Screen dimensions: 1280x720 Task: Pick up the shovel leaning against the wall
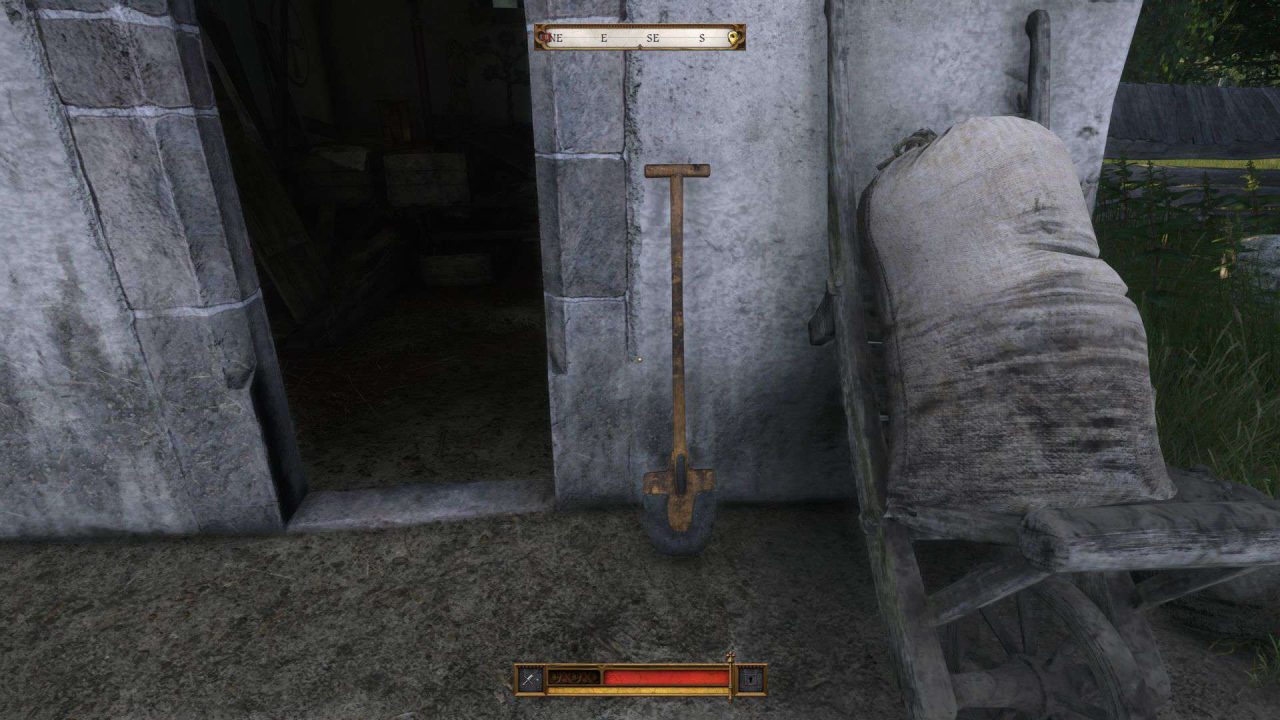pos(677,350)
